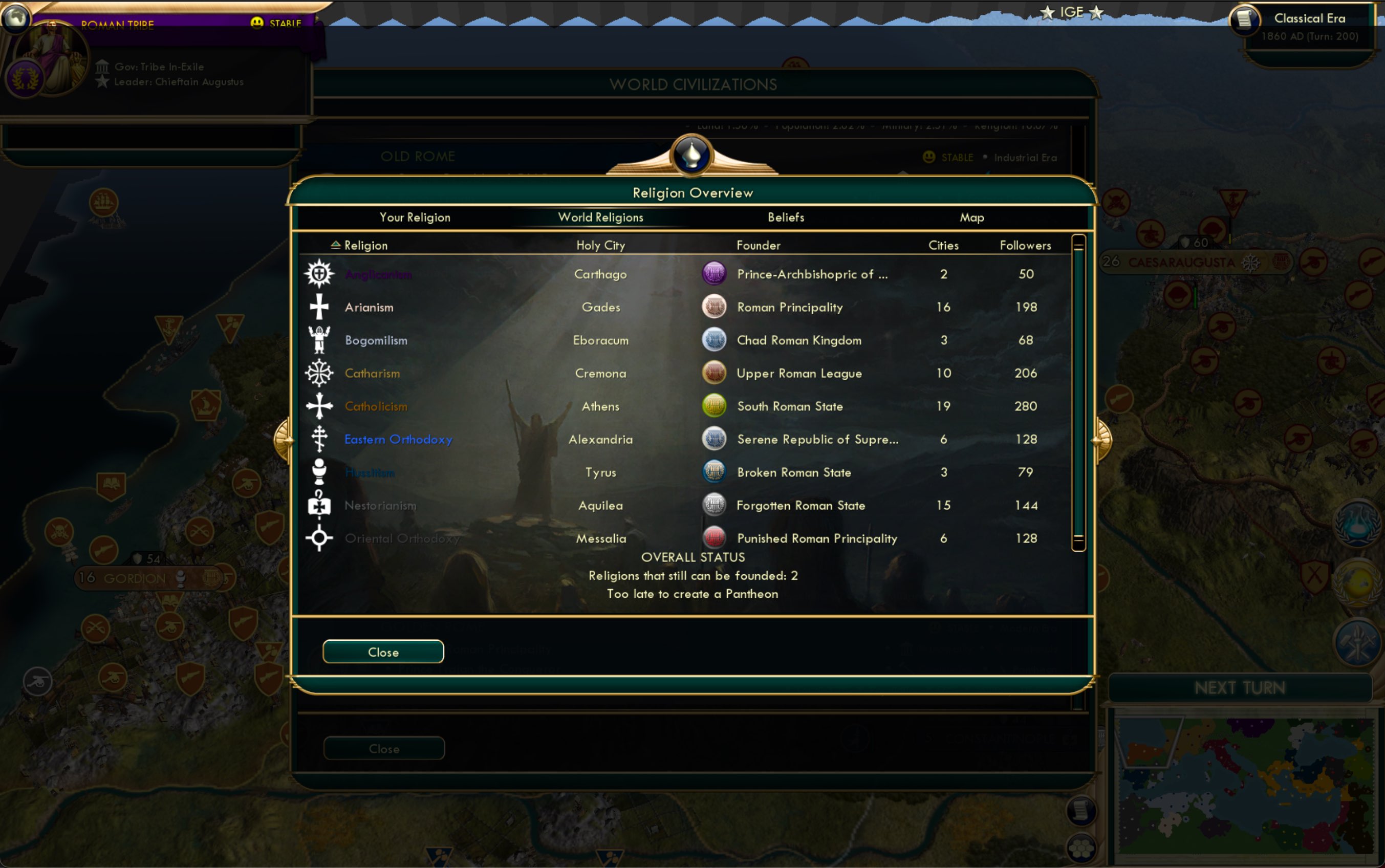Sort religions using the Religion column triangle
Screen dimensions: 1385x868
coord(335,244)
